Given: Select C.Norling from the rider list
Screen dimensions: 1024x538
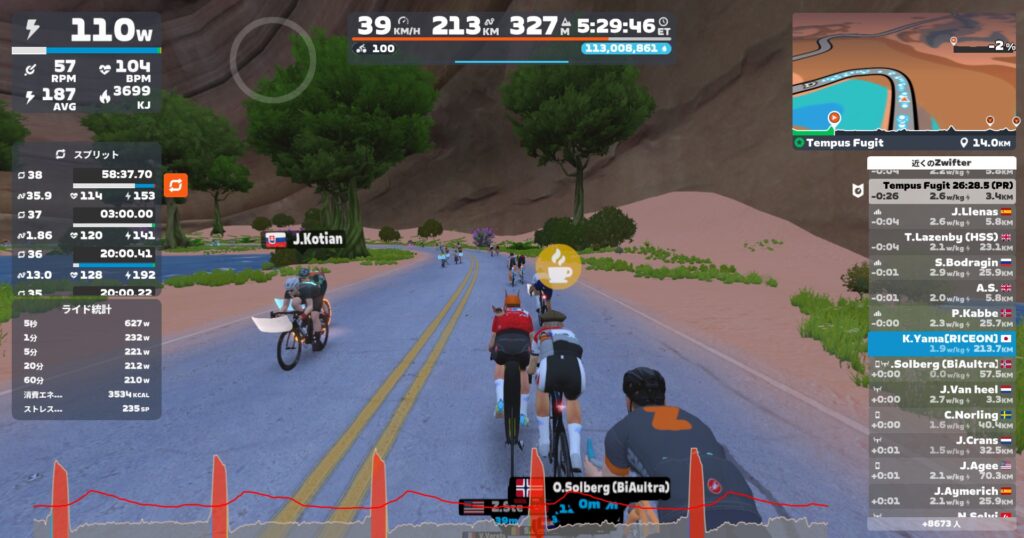Looking at the screenshot, I should point(941,419).
